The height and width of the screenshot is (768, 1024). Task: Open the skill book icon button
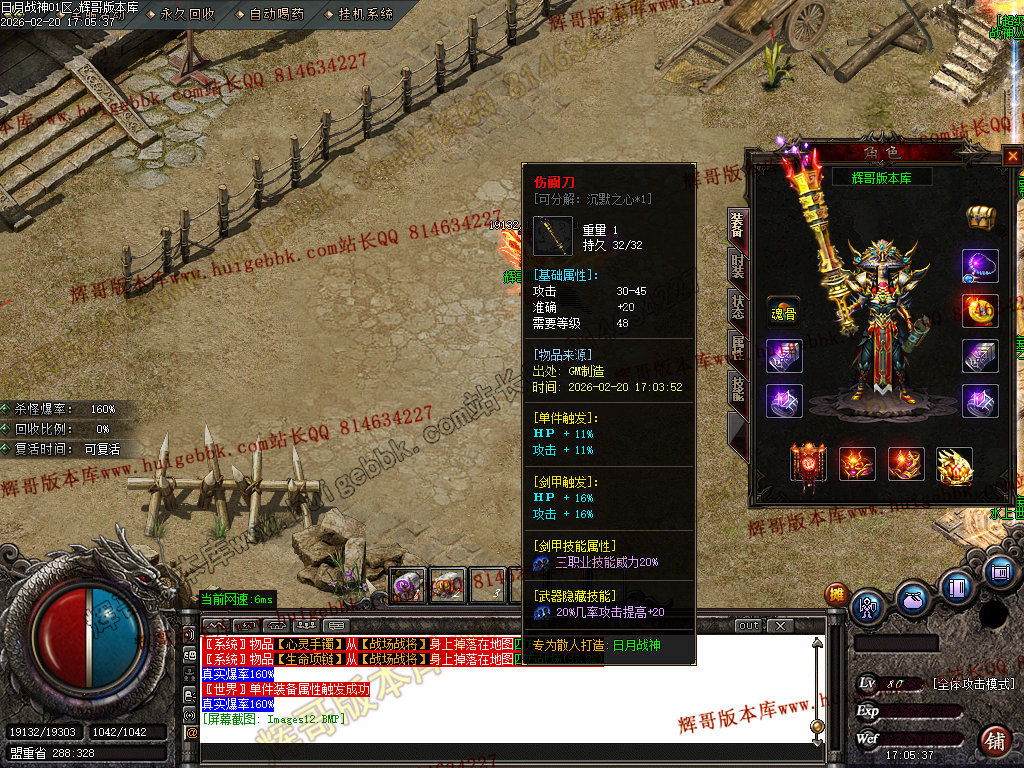pyautogui.click(x=956, y=587)
